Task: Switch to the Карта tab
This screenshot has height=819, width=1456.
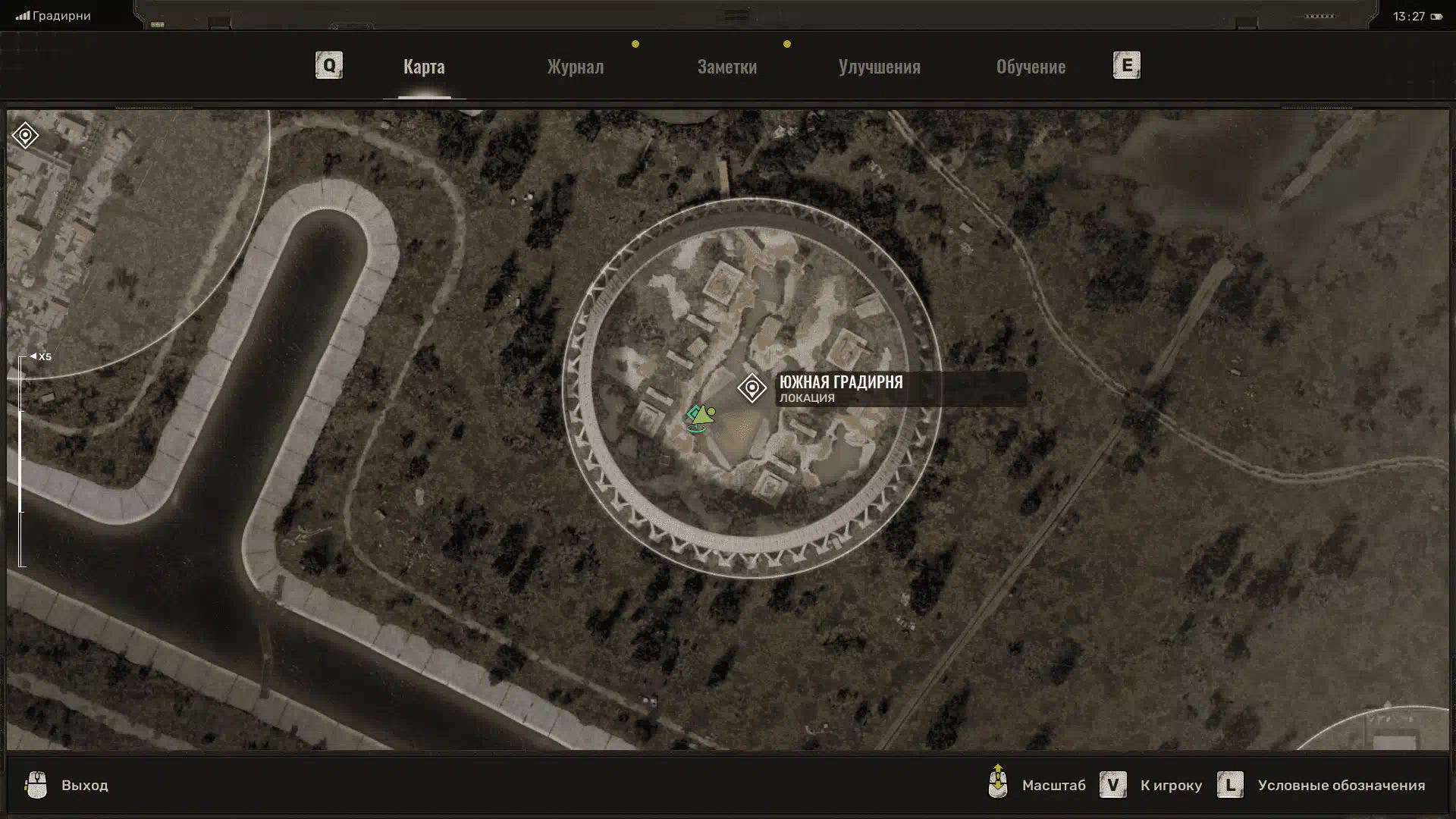Action: coord(424,67)
